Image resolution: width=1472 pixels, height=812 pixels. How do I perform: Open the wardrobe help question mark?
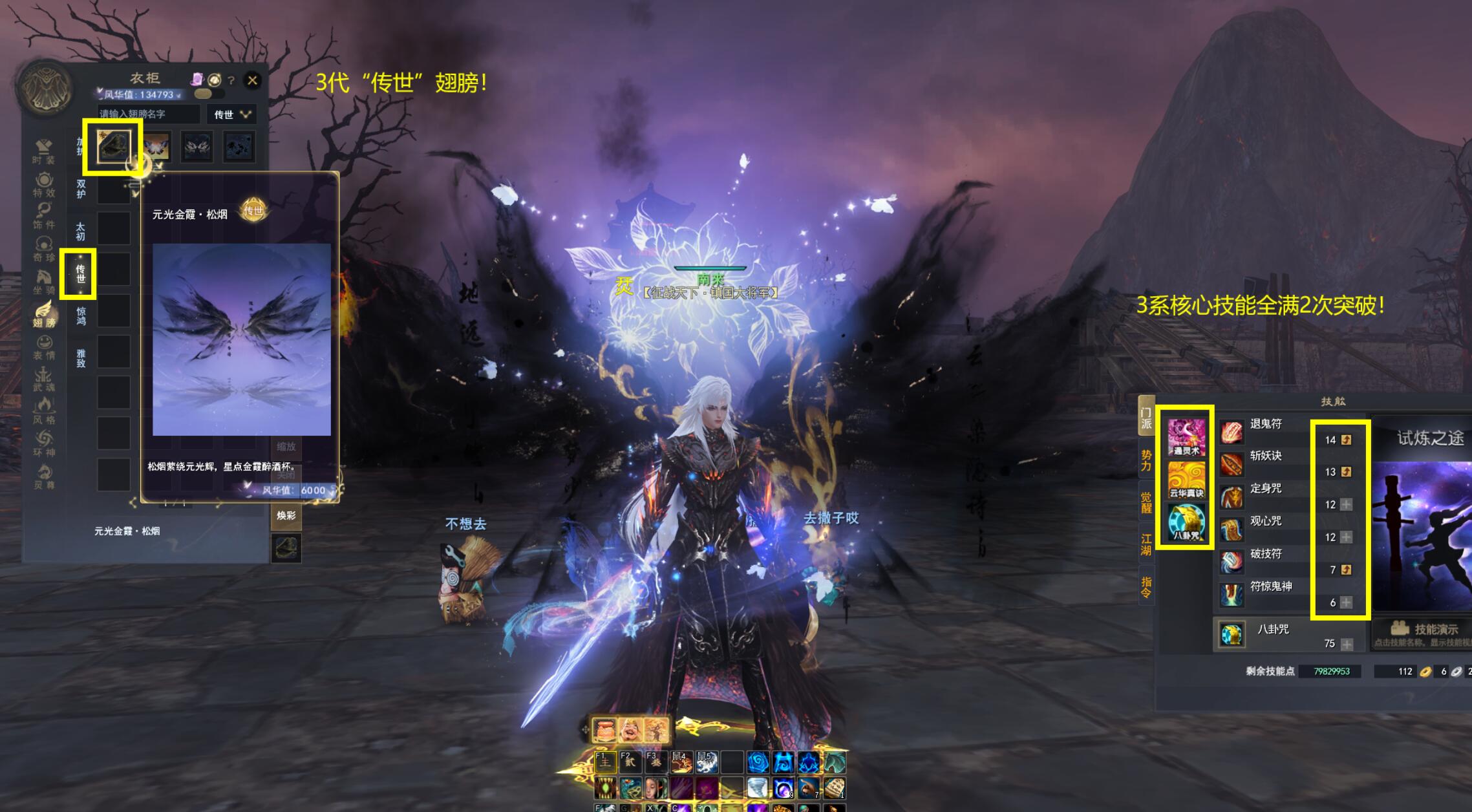[231, 81]
